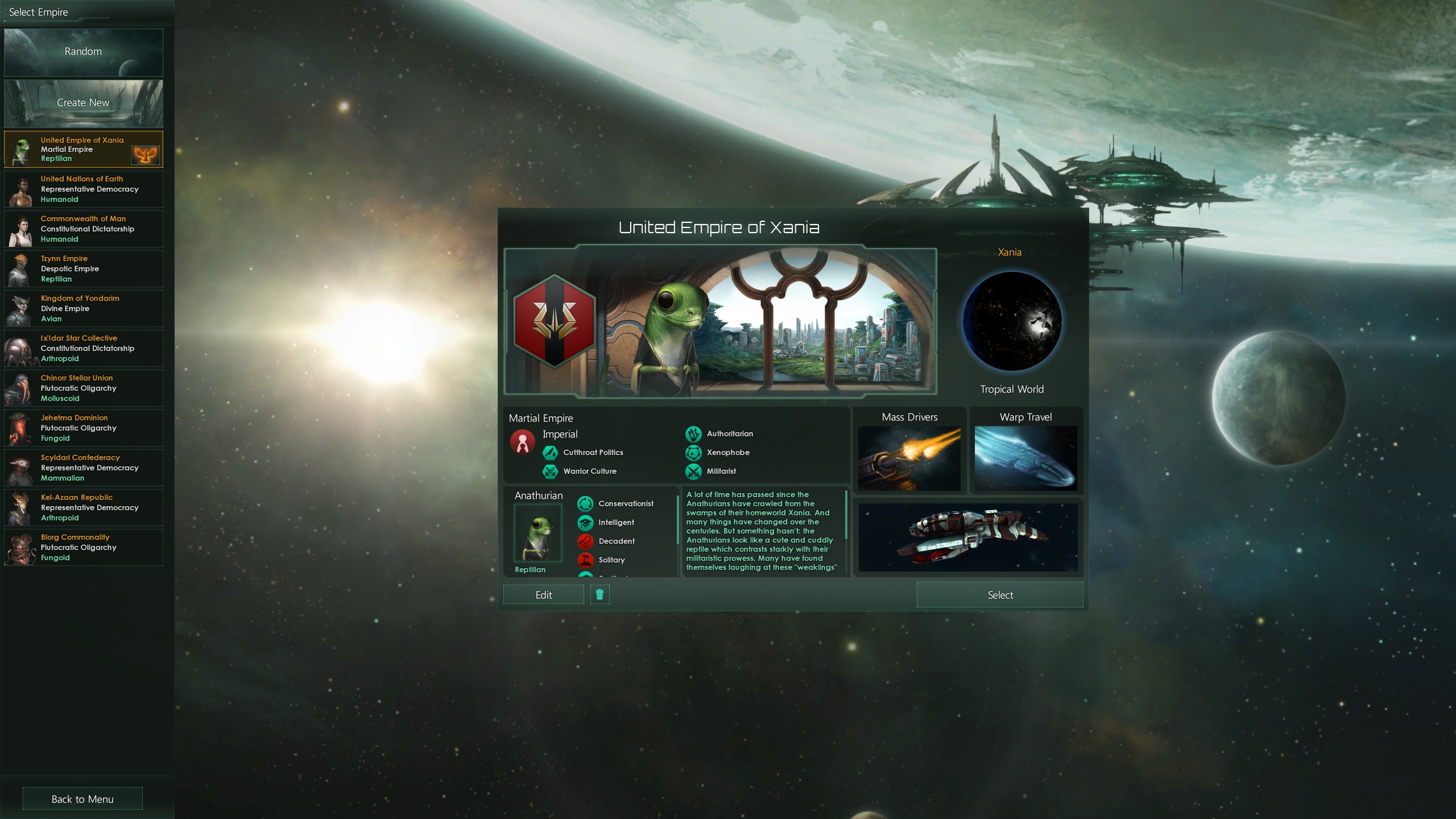Select the Blorg Commonality empire
This screenshot has width=1456, height=819.
[83, 547]
